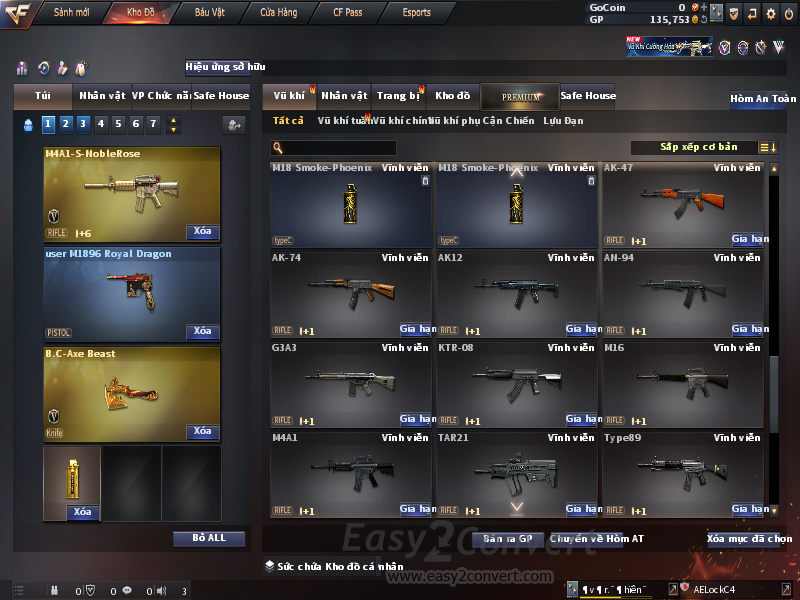Switch to the Trang bị equipment tab
800x600 pixels.
(398, 96)
